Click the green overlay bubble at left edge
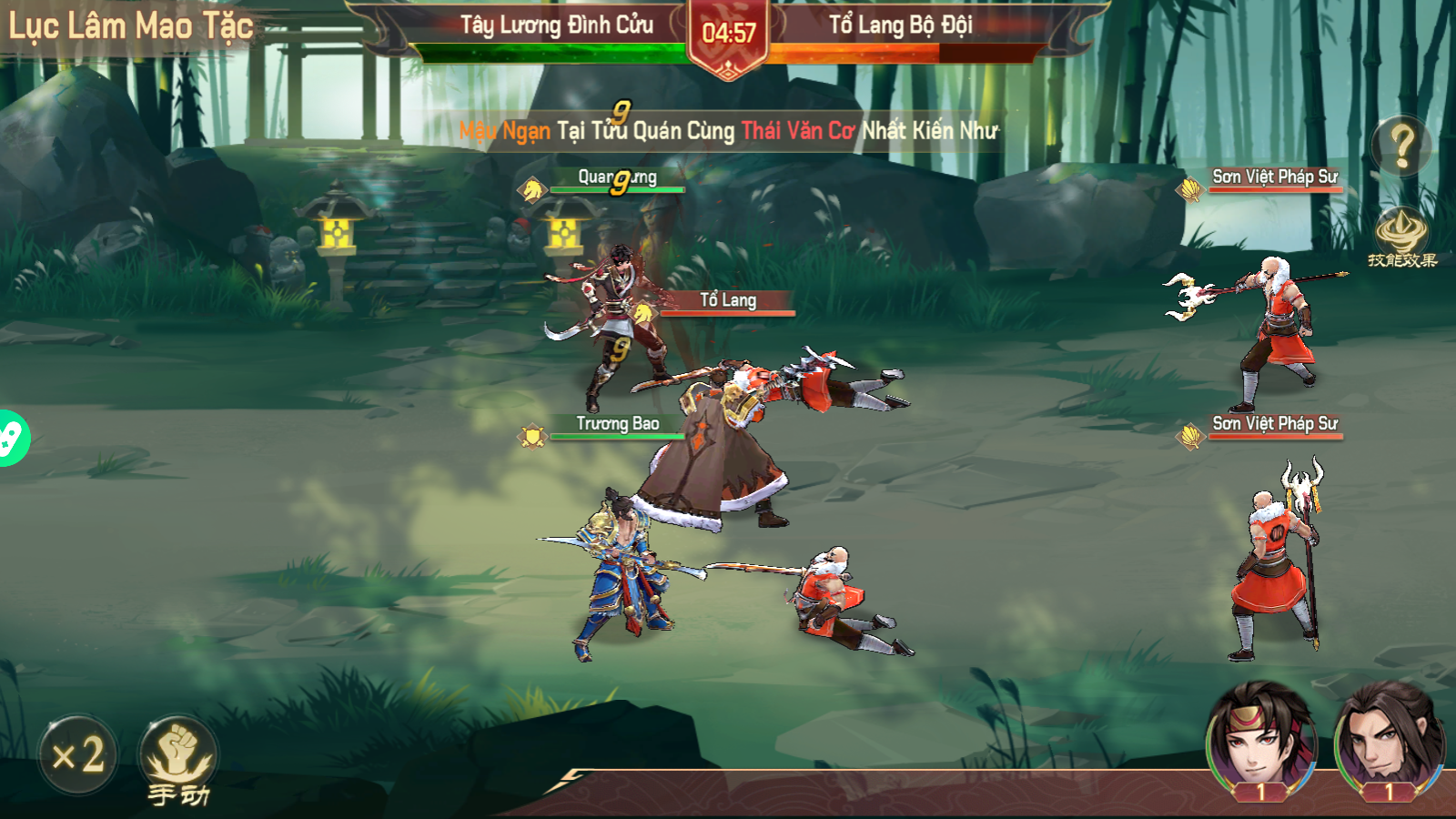Image resolution: width=1456 pixels, height=819 pixels. coord(11,439)
